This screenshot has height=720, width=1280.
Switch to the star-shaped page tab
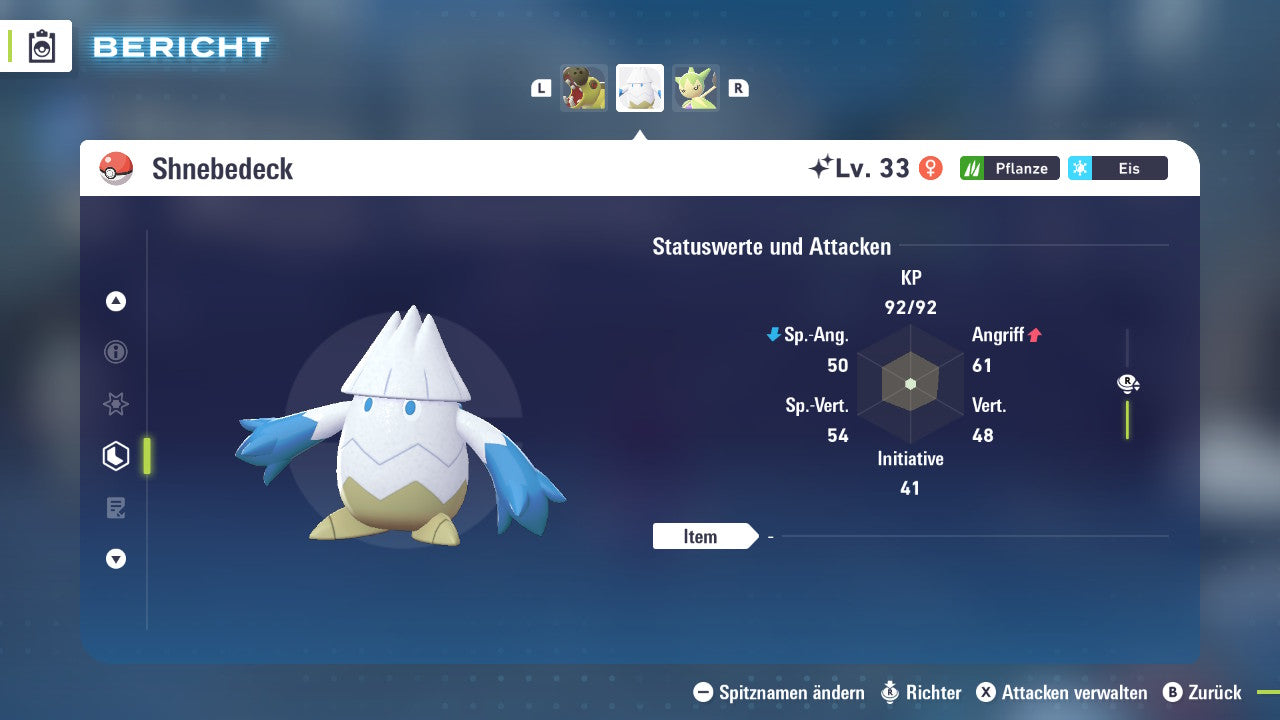(x=116, y=404)
